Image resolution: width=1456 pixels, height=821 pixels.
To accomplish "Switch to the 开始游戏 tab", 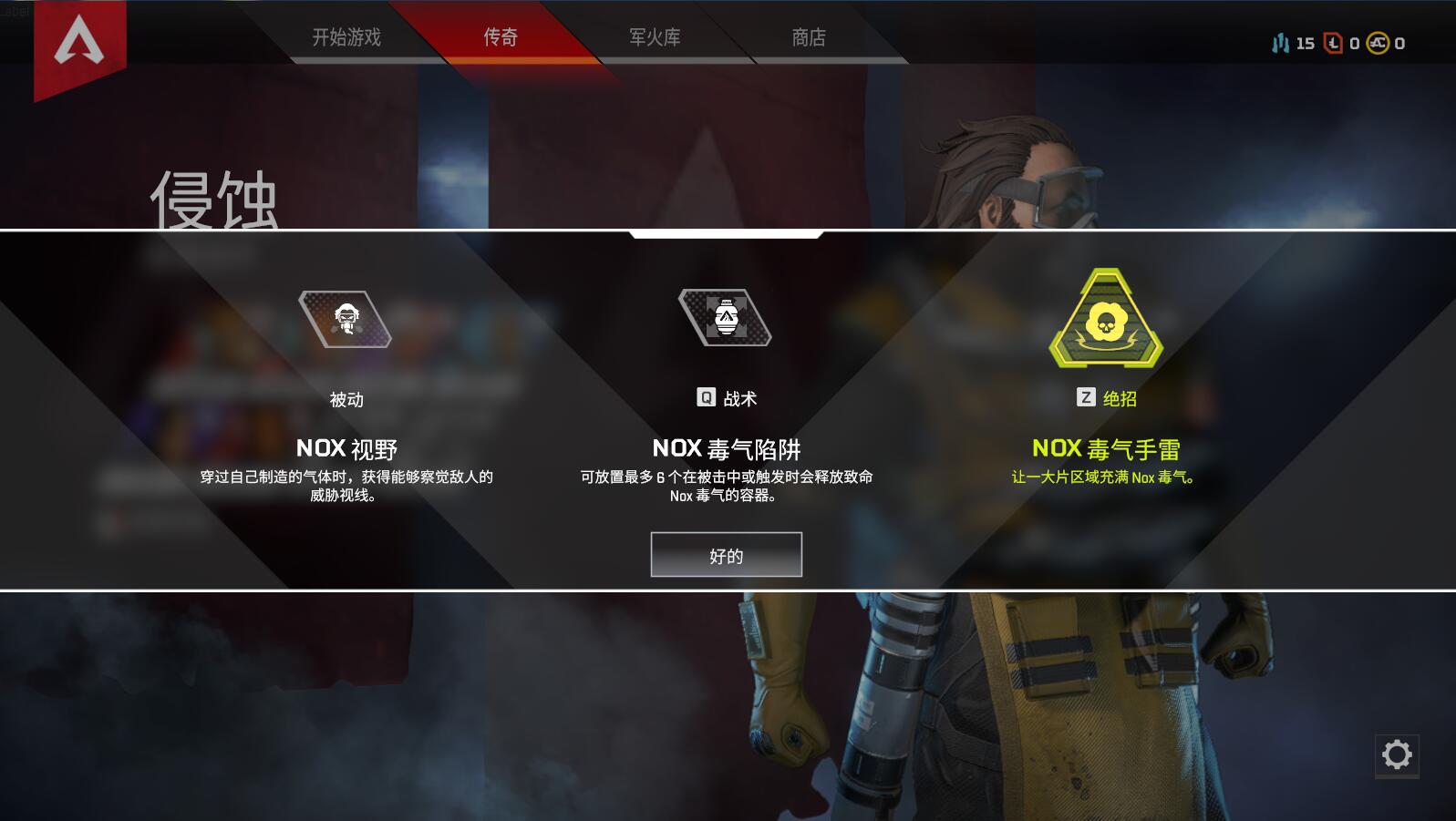I will pos(347,37).
